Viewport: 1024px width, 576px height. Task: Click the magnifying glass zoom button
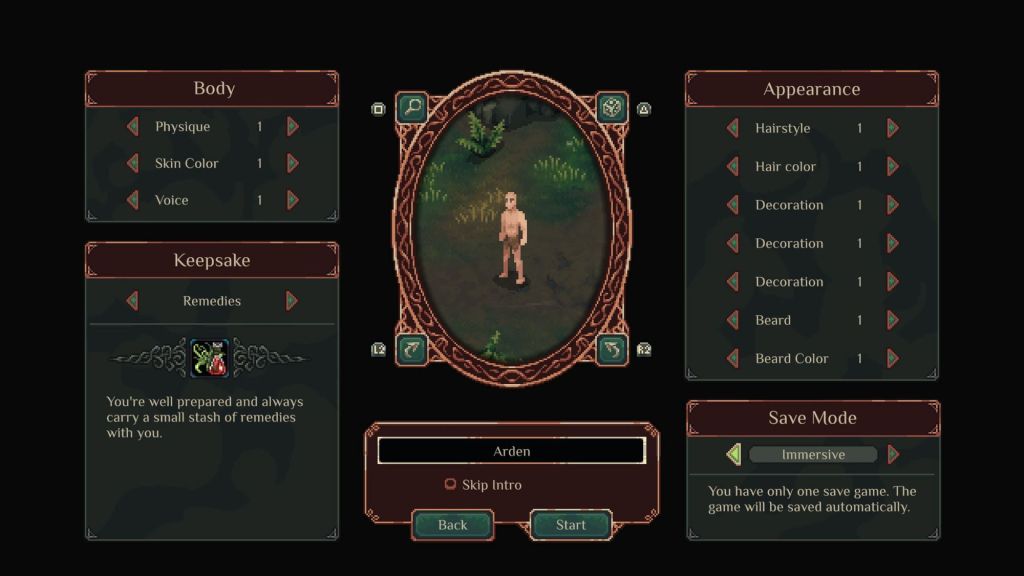tap(411, 107)
